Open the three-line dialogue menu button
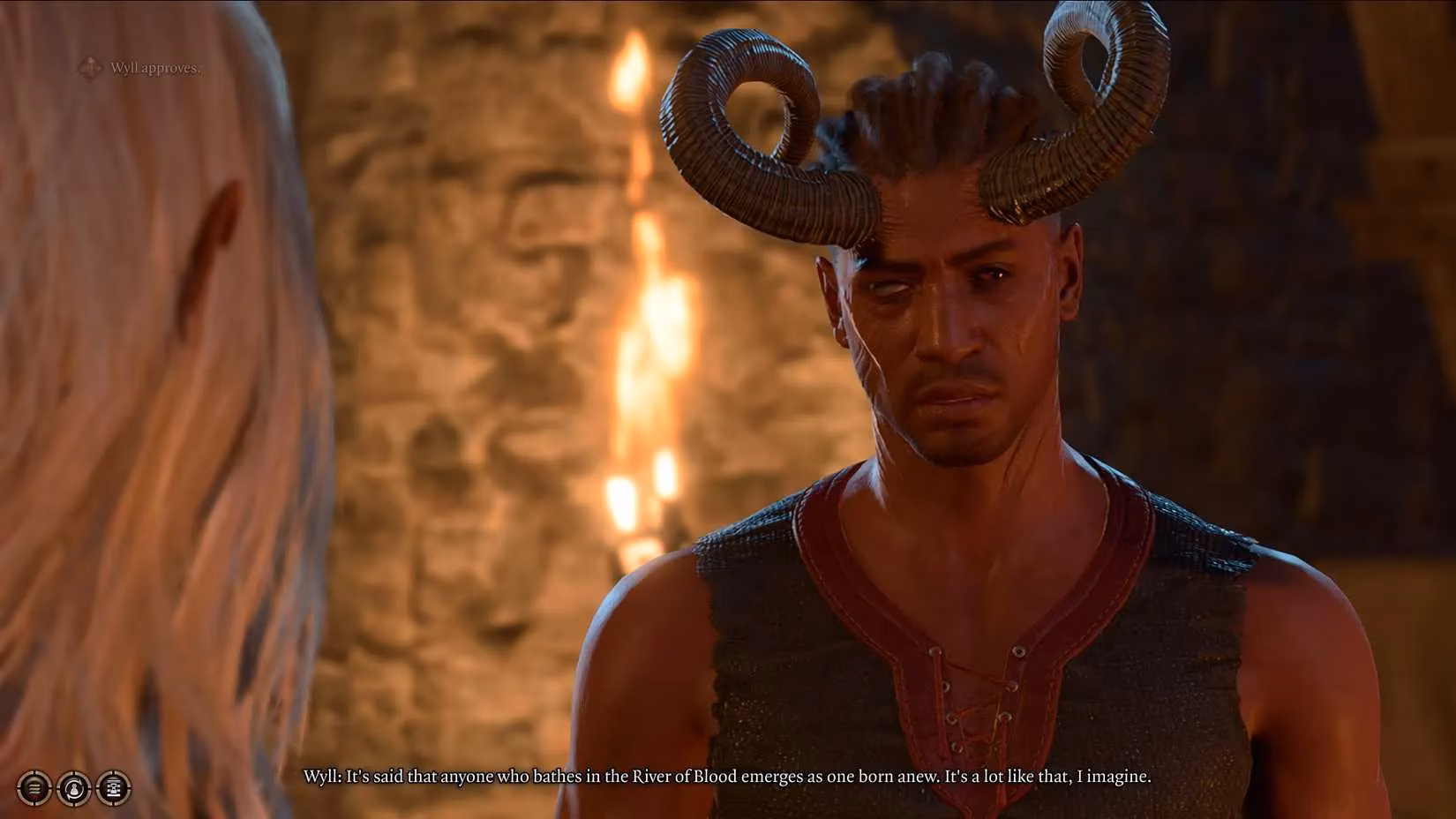Viewport: 1456px width, 819px height. point(34,787)
